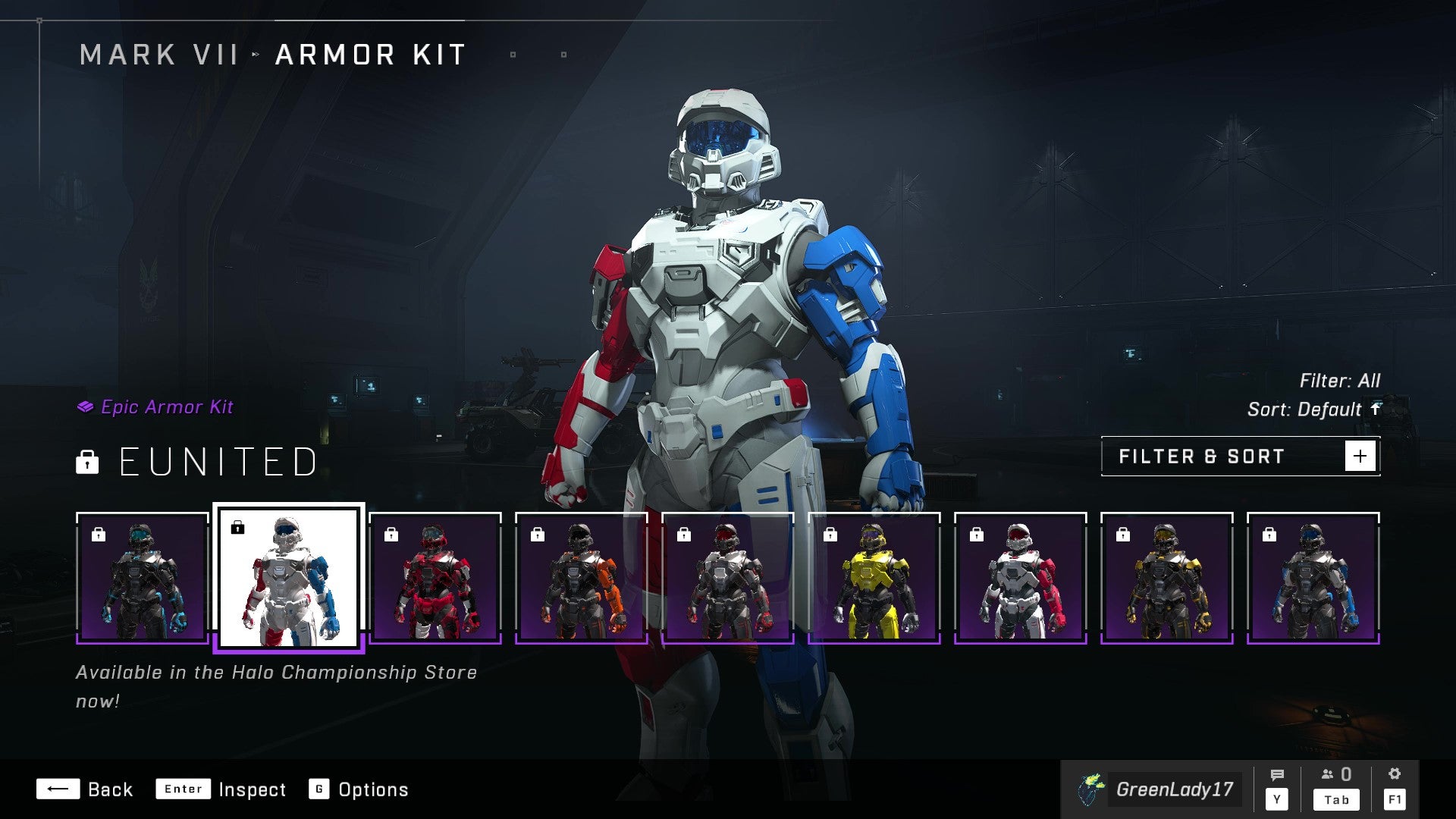Screen dimensions: 1456x819
Task: Click the lock icon on the first armor thumbnail
Action: (99, 533)
